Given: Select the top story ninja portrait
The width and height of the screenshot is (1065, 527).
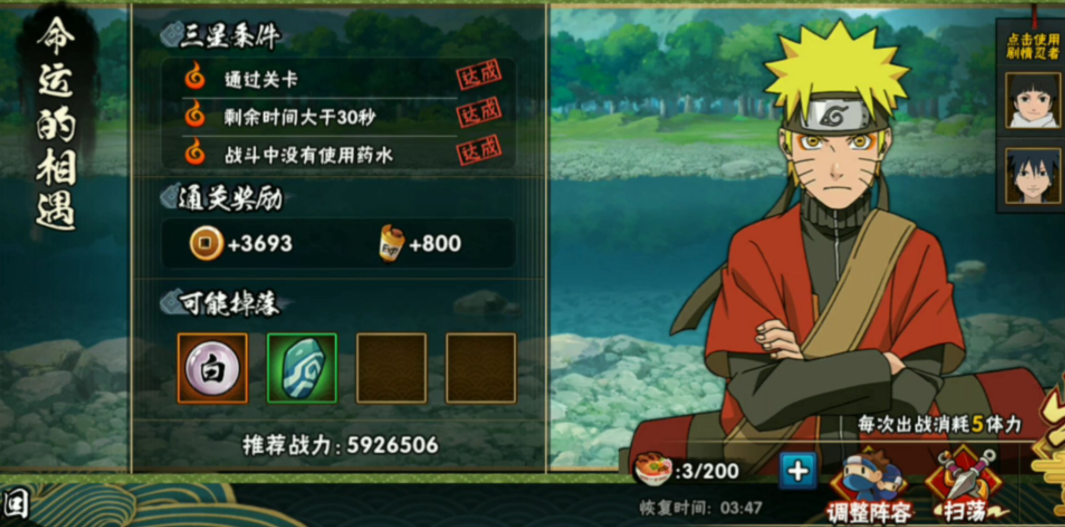Looking at the screenshot, I should (1033, 99).
